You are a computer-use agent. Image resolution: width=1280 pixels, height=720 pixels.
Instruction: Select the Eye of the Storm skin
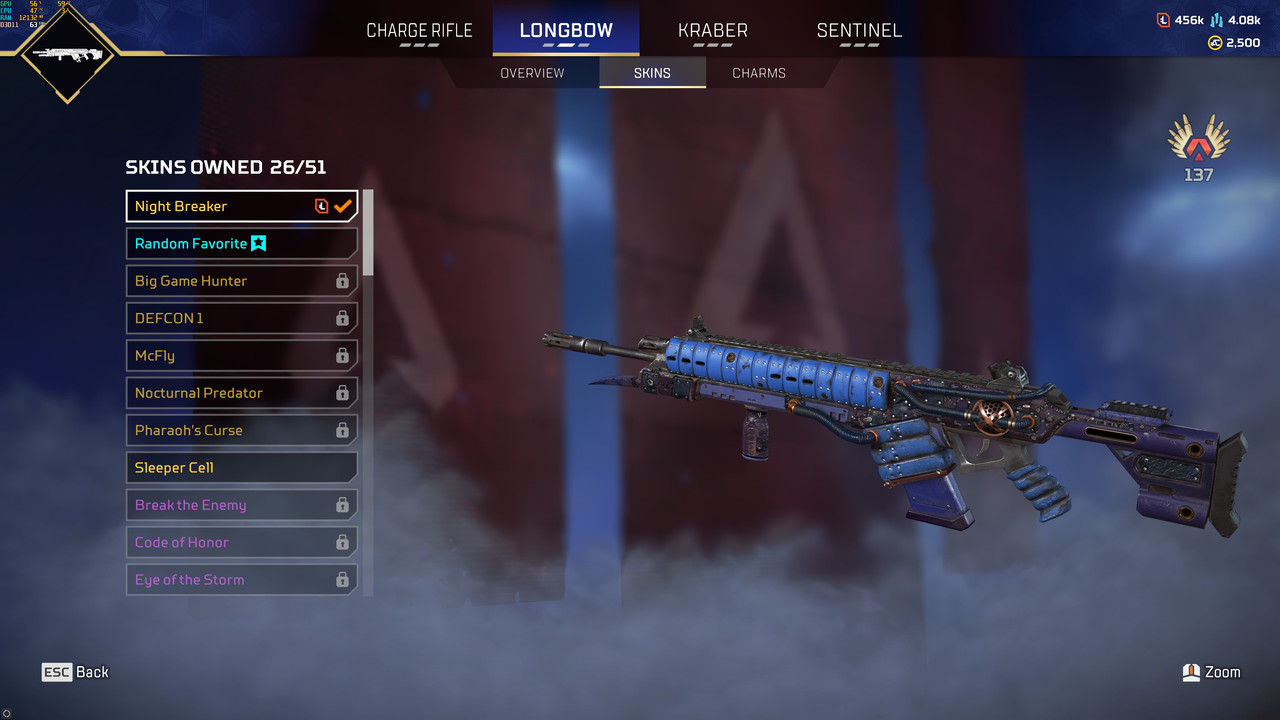tap(241, 579)
